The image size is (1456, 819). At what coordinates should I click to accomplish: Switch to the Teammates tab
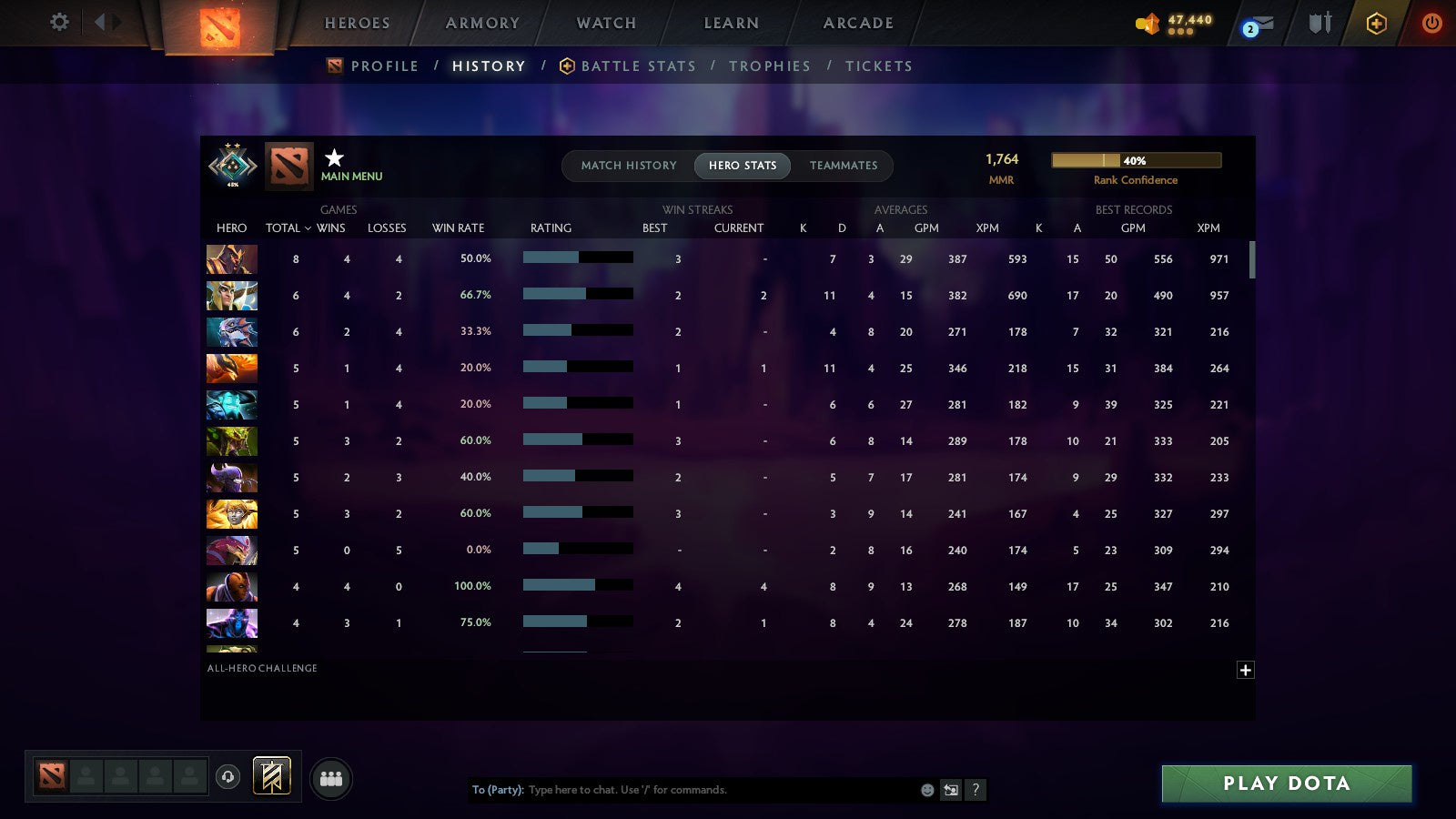(x=844, y=166)
